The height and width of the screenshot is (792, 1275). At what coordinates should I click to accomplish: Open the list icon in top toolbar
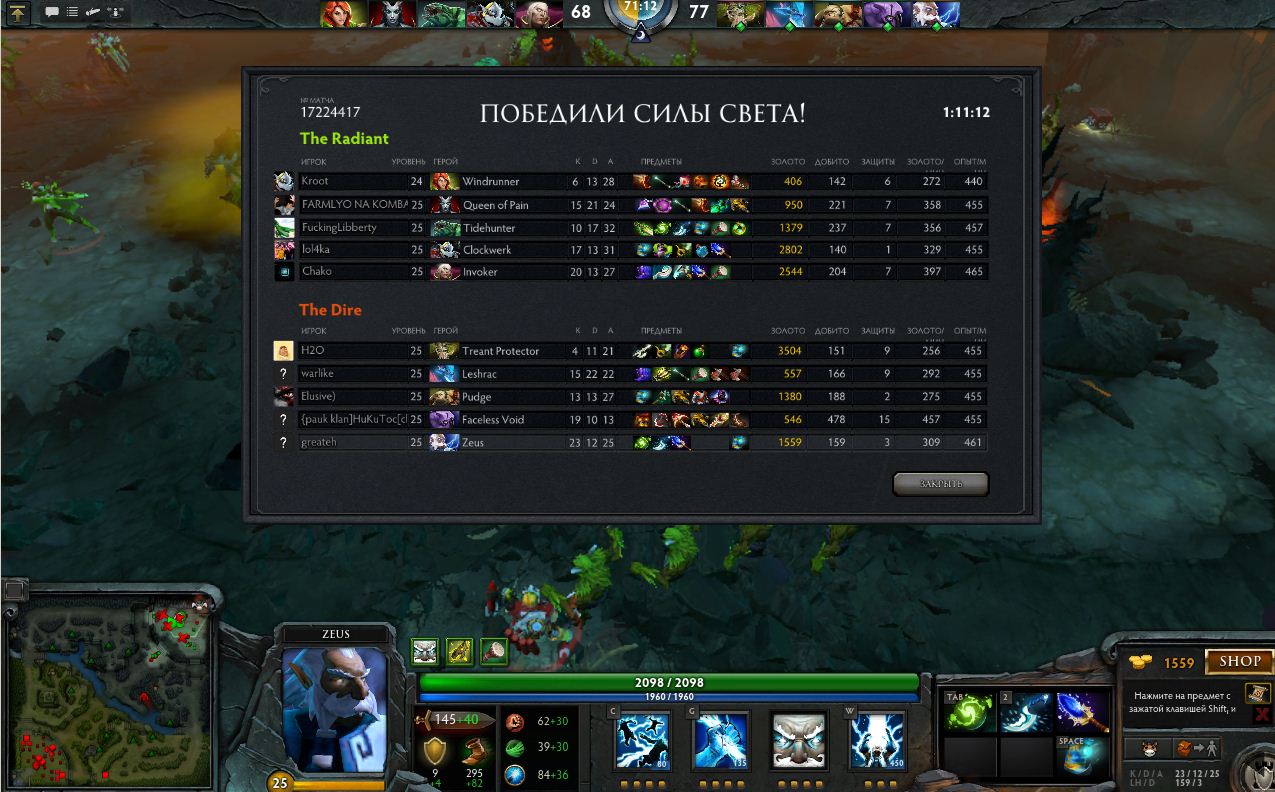pos(72,13)
